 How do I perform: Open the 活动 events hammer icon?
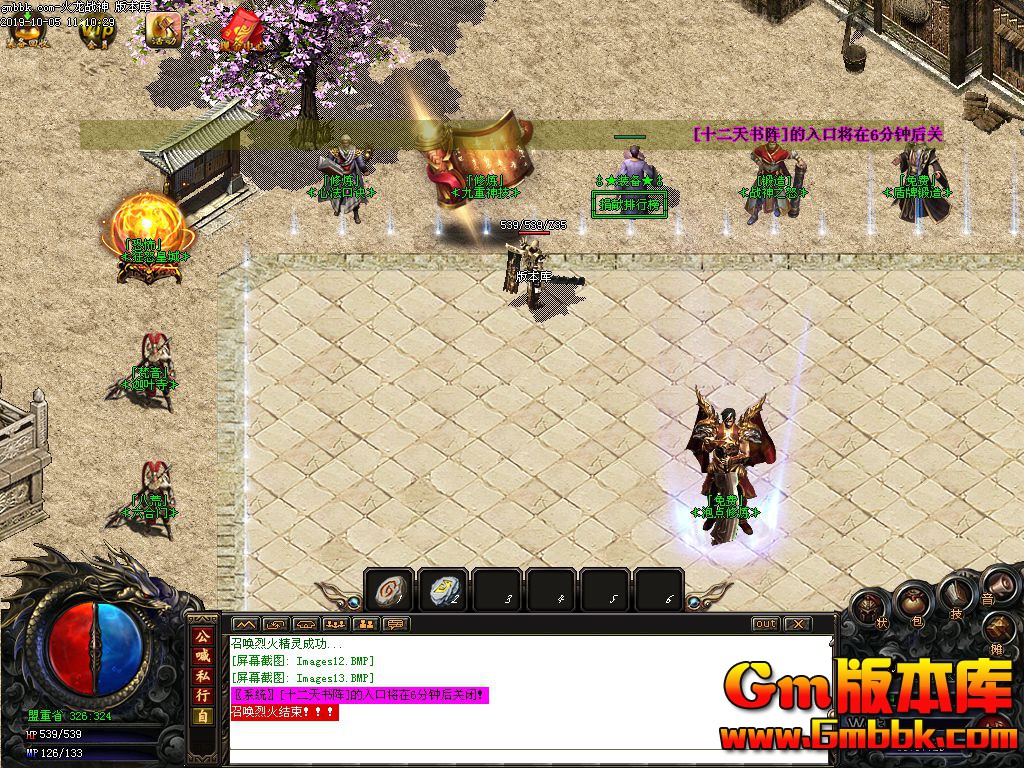163,30
